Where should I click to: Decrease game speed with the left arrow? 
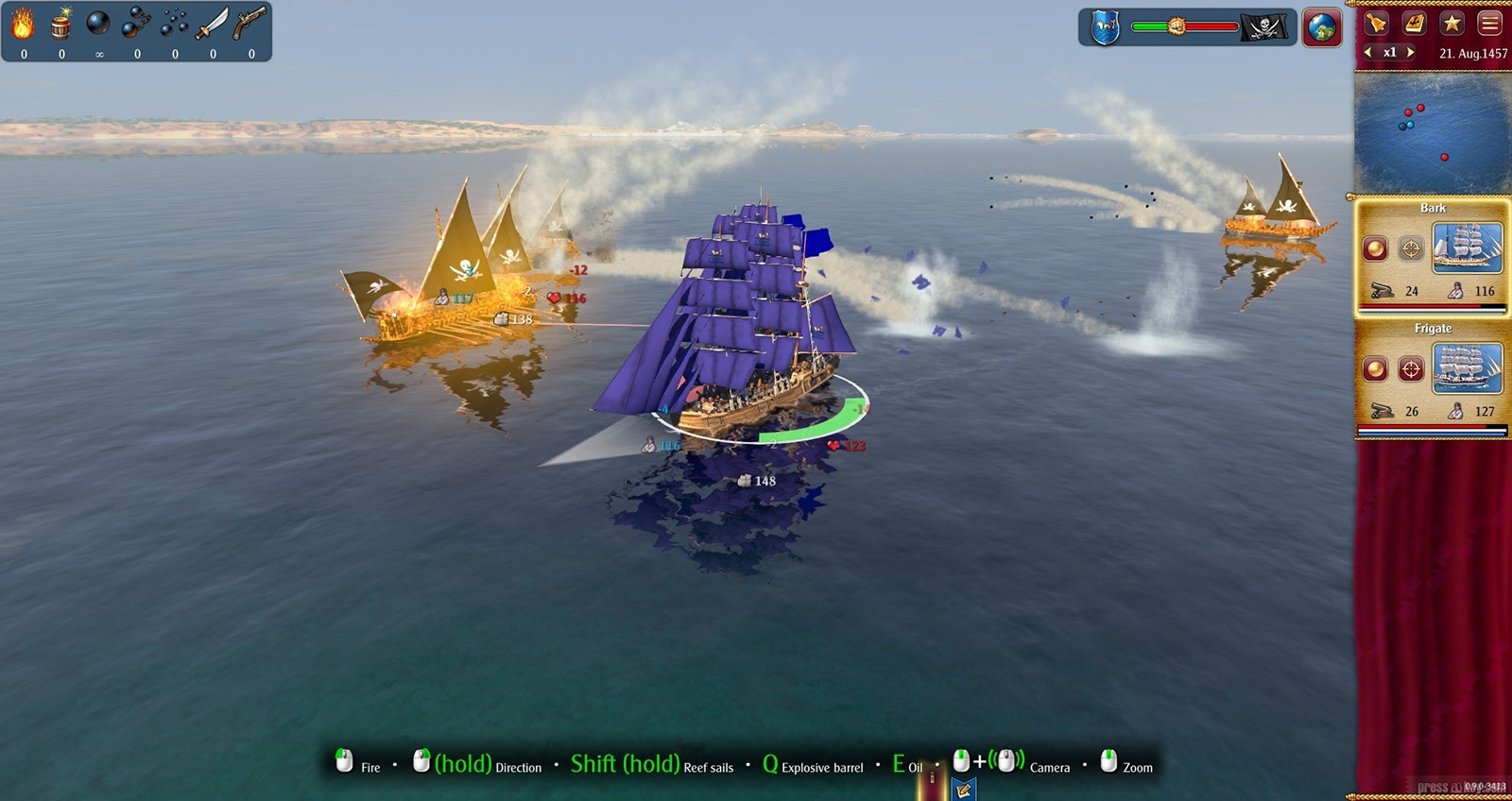click(x=1368, y=53)
